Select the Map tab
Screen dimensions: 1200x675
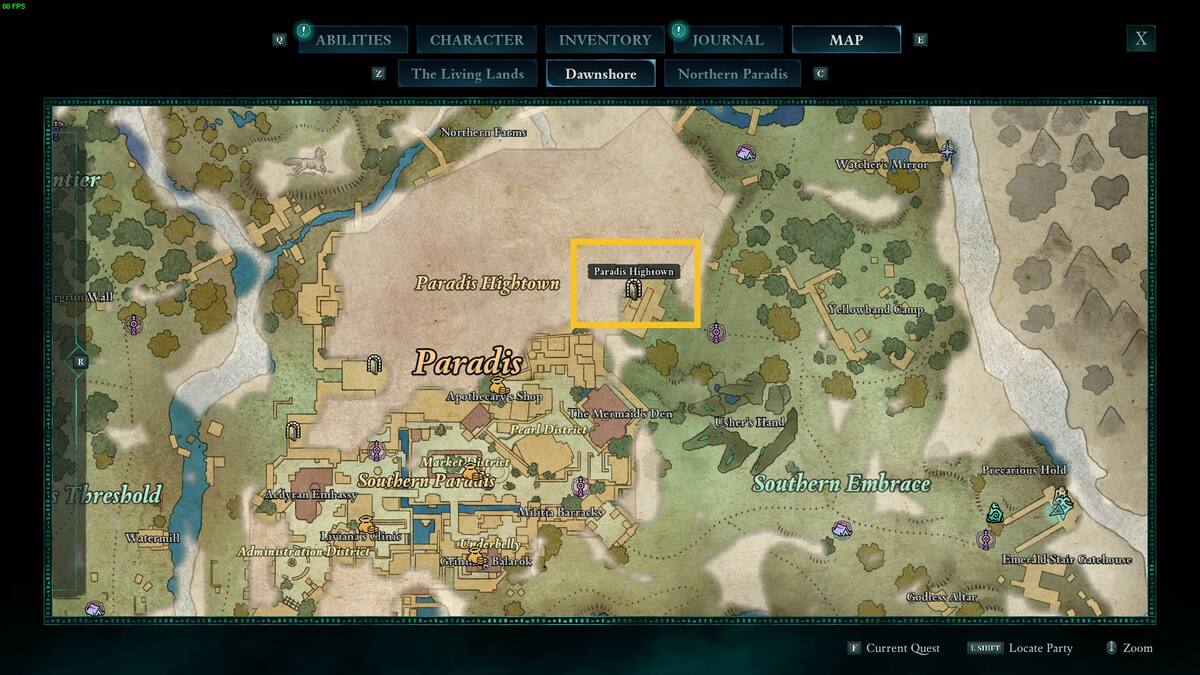point(846,40)
